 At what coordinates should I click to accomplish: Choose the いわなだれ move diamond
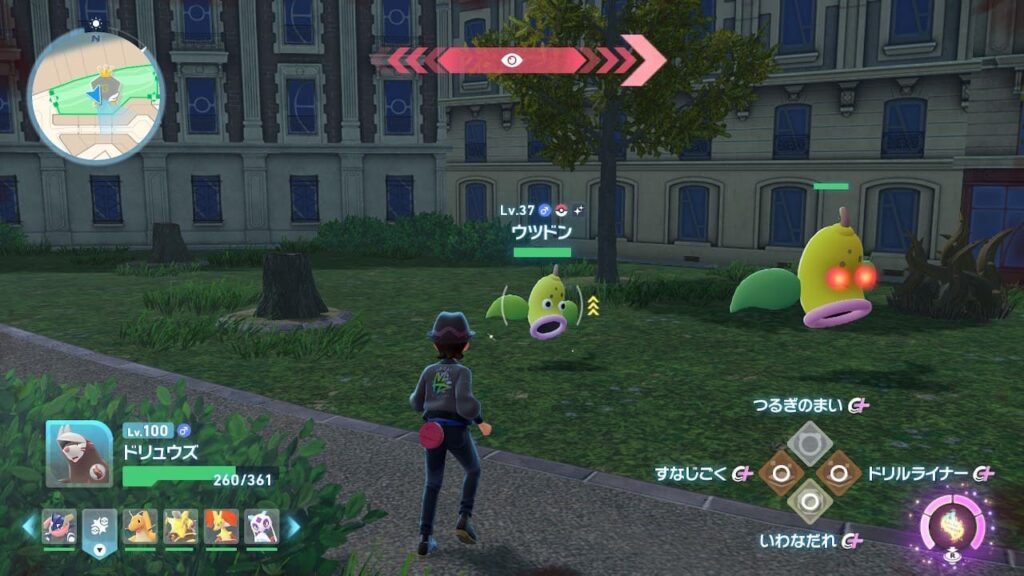(806, 502)
